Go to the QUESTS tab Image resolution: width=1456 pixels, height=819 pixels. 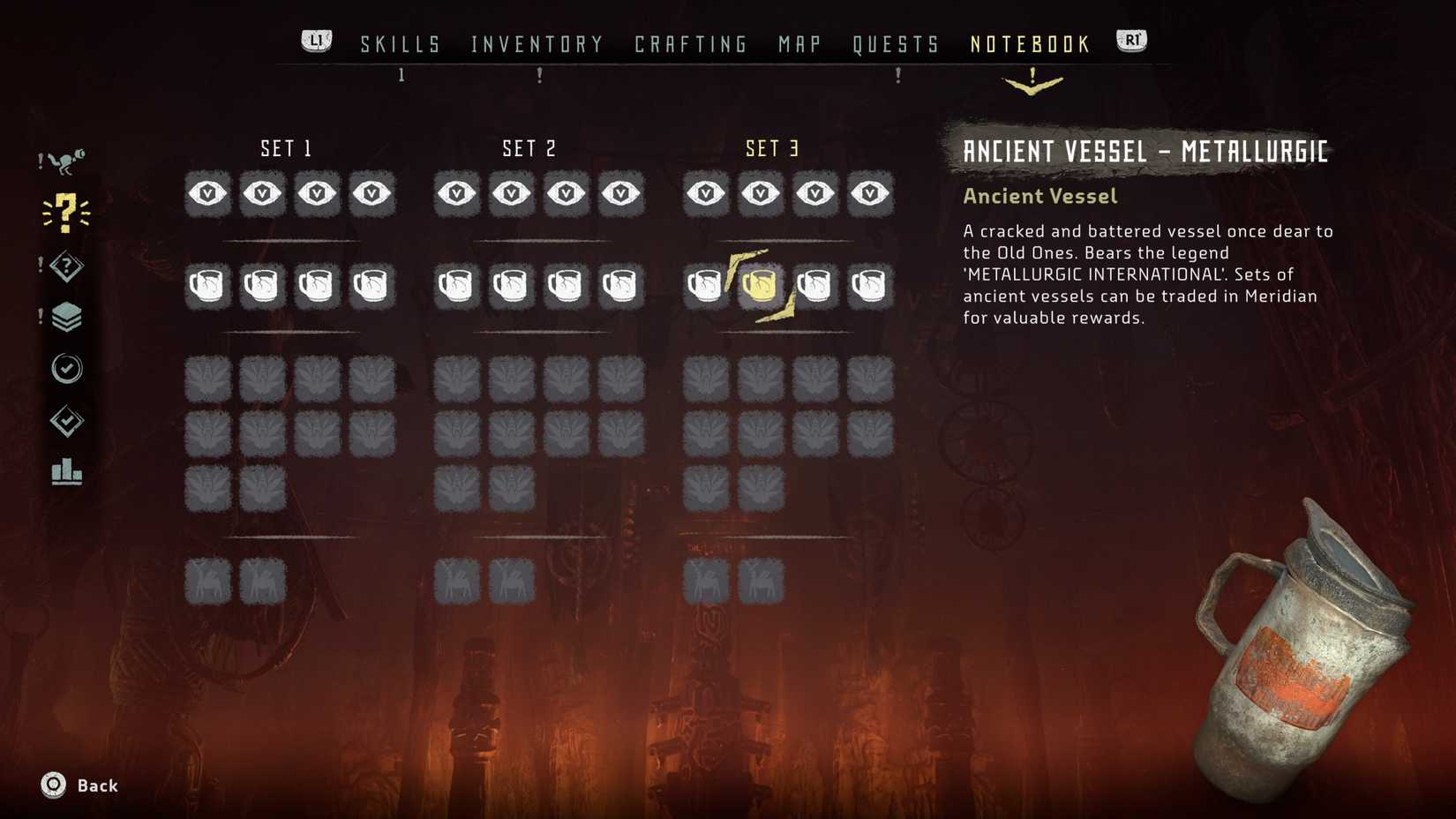pos(897,43)
